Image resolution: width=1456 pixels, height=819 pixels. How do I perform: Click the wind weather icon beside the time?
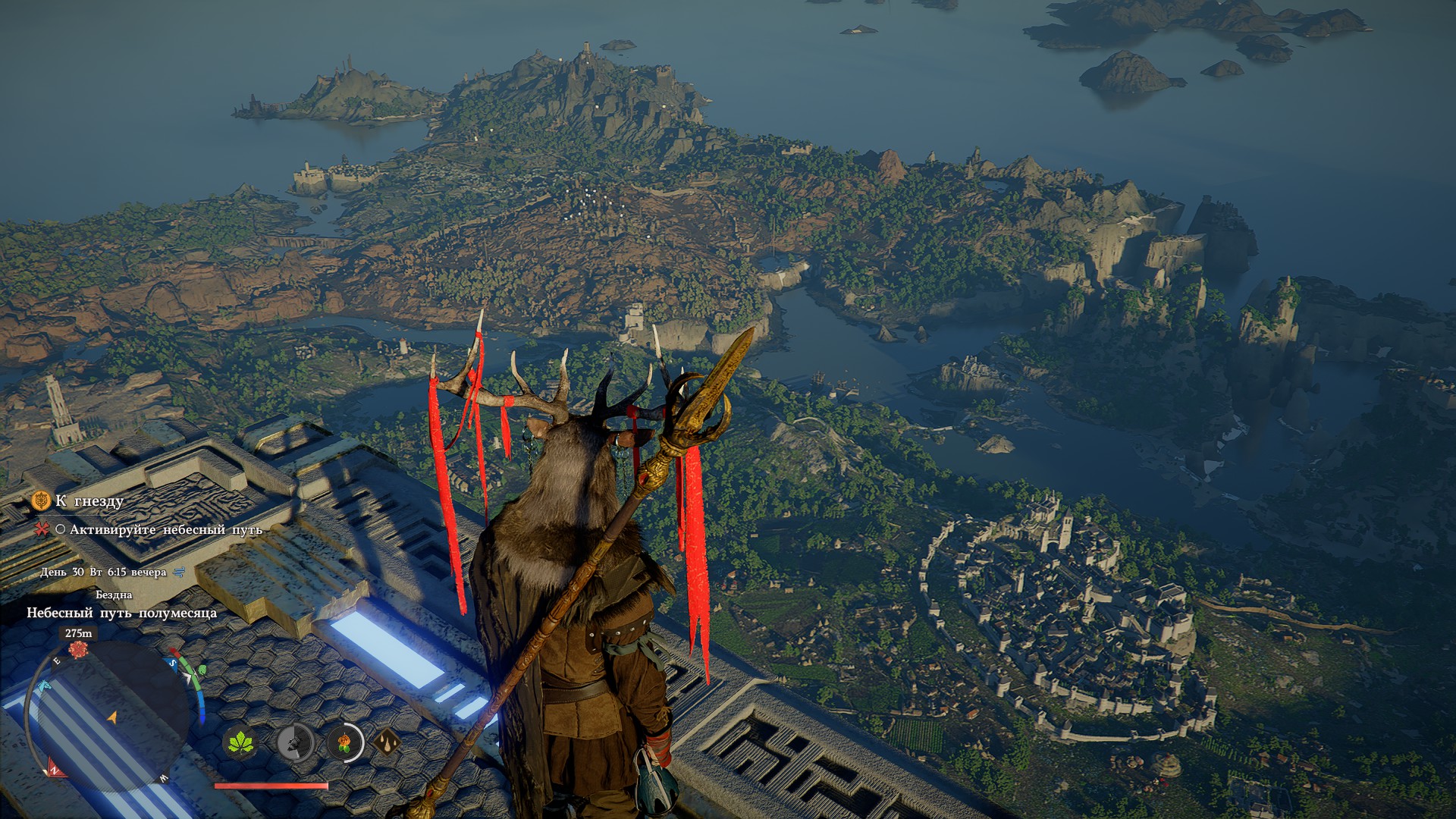pos(180,573)
